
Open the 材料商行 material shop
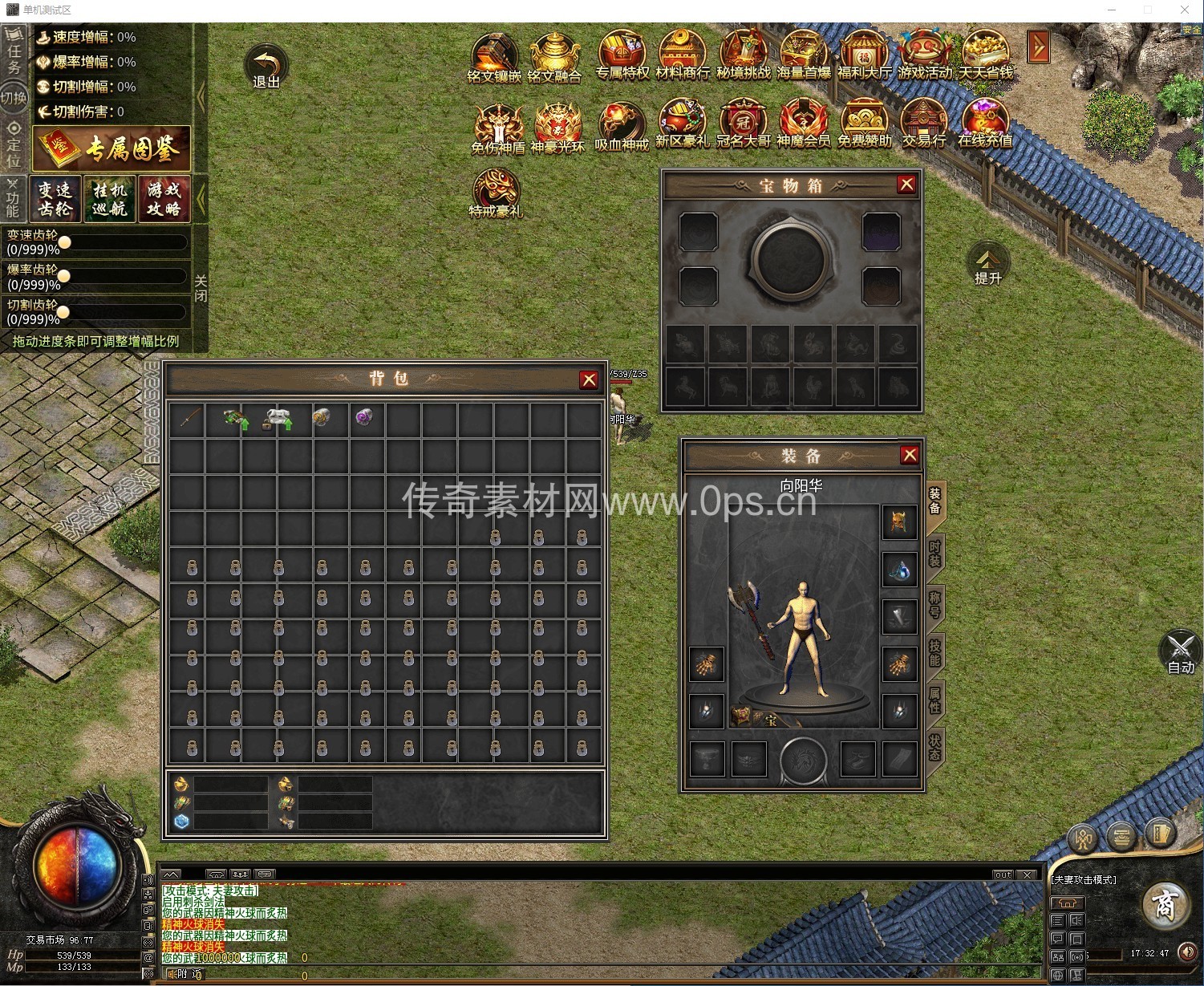pyautogui.click(x=683, y=55)
